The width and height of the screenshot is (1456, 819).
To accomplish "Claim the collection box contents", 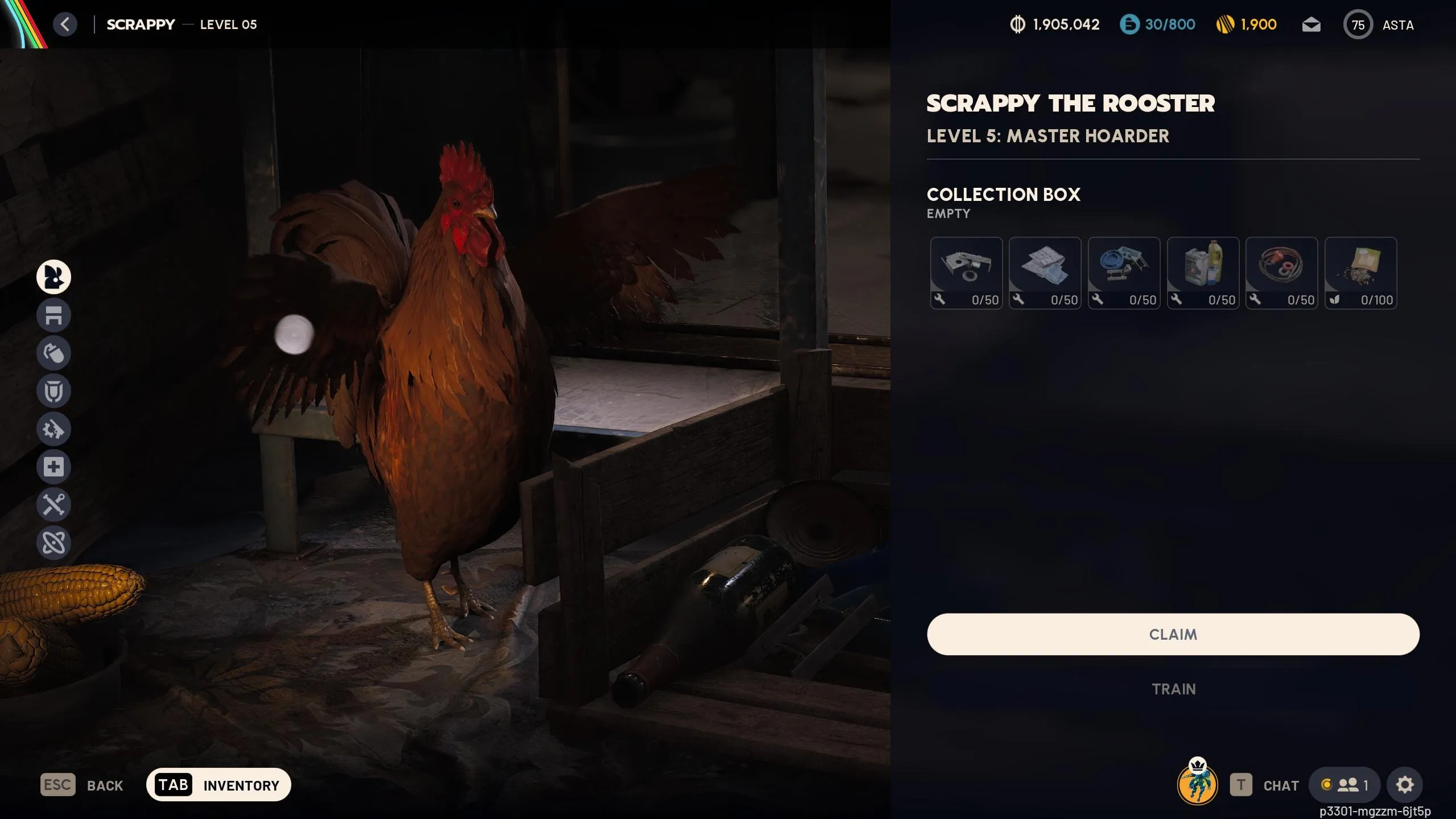I will 1173,634.
